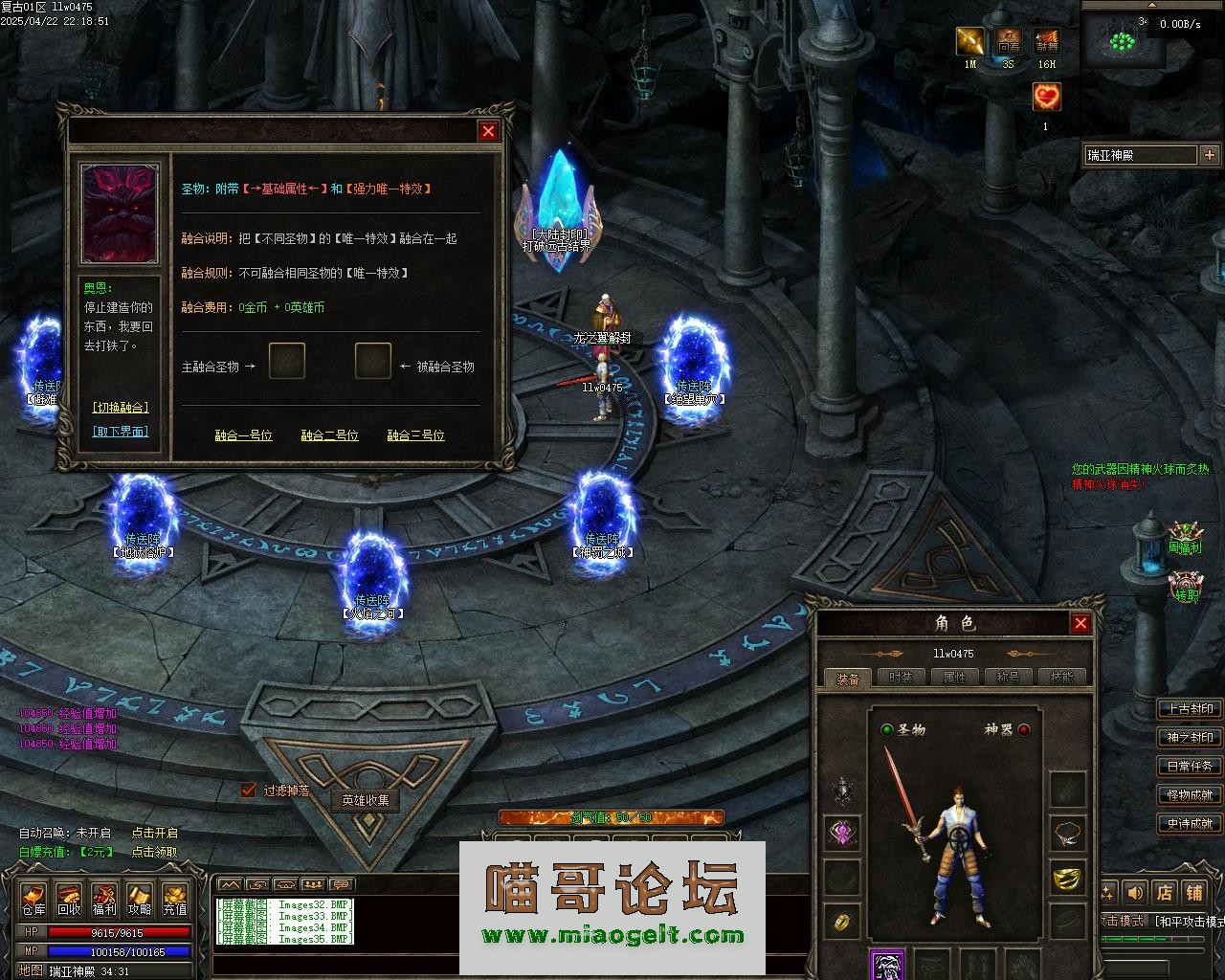Open the 日常任务 daily quests
Viewport: 1225px width, 980px height.
click(1190, 767)
